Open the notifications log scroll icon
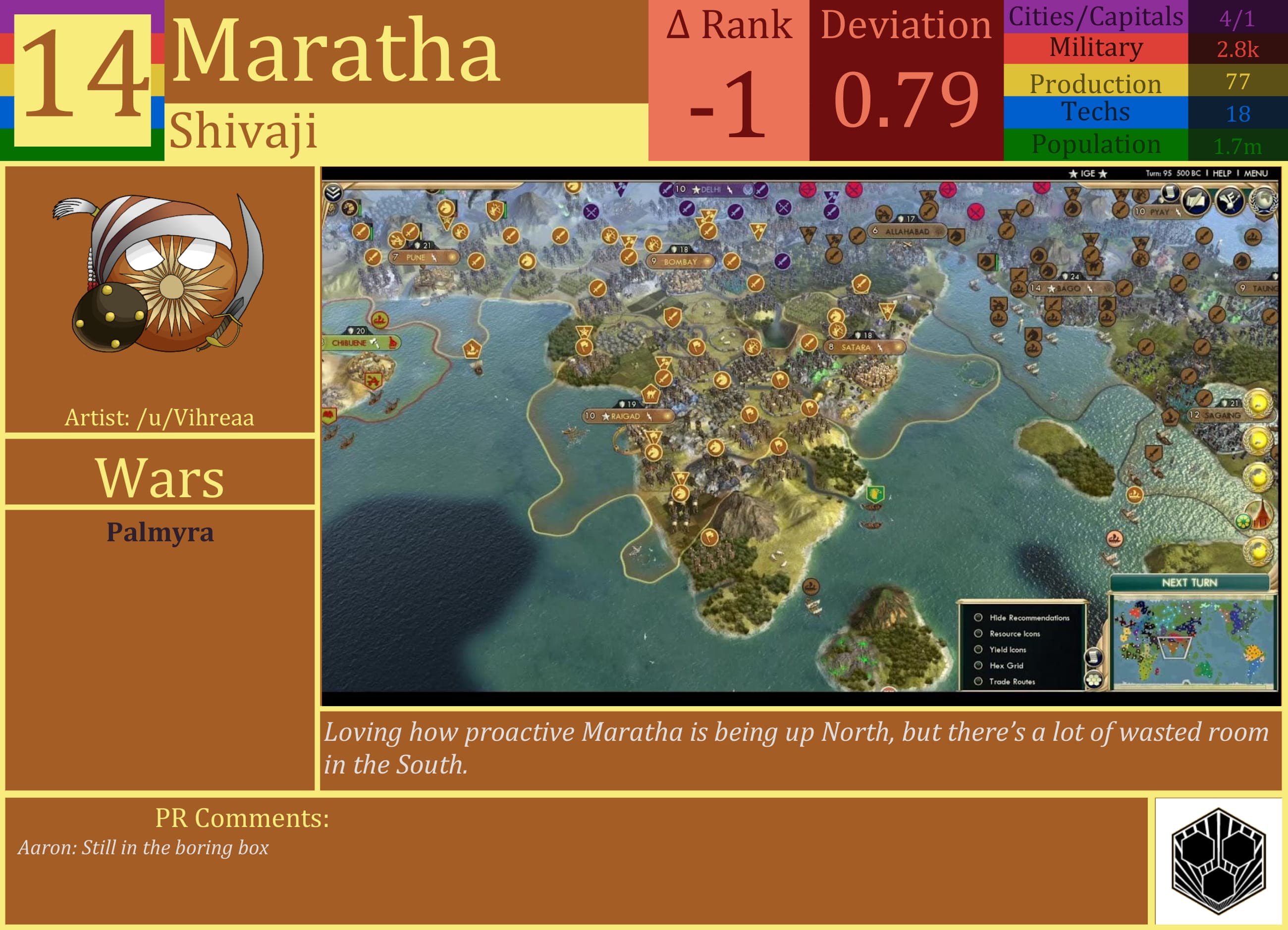 tap(1171, 194)
